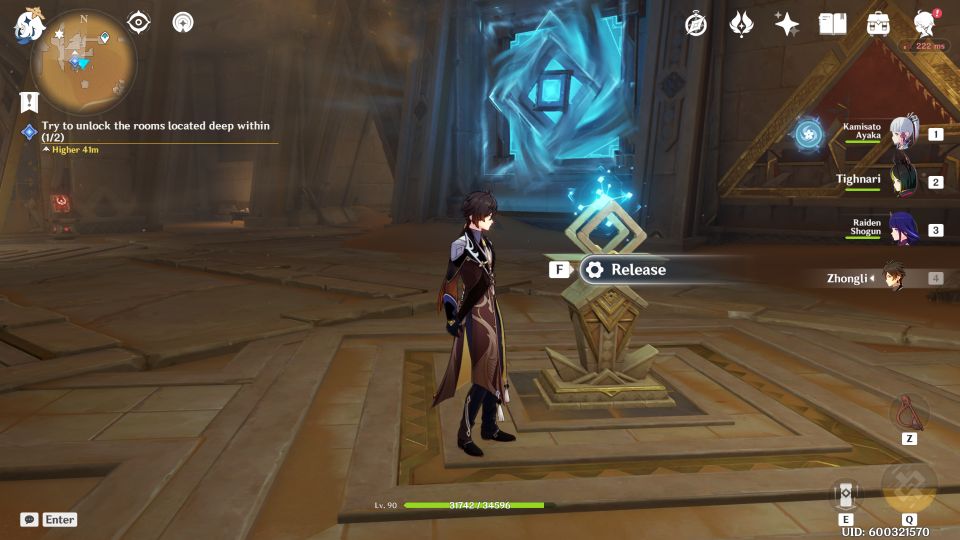Use the gadget in the Z slot
960x540 pixels.
pos(909,411)
